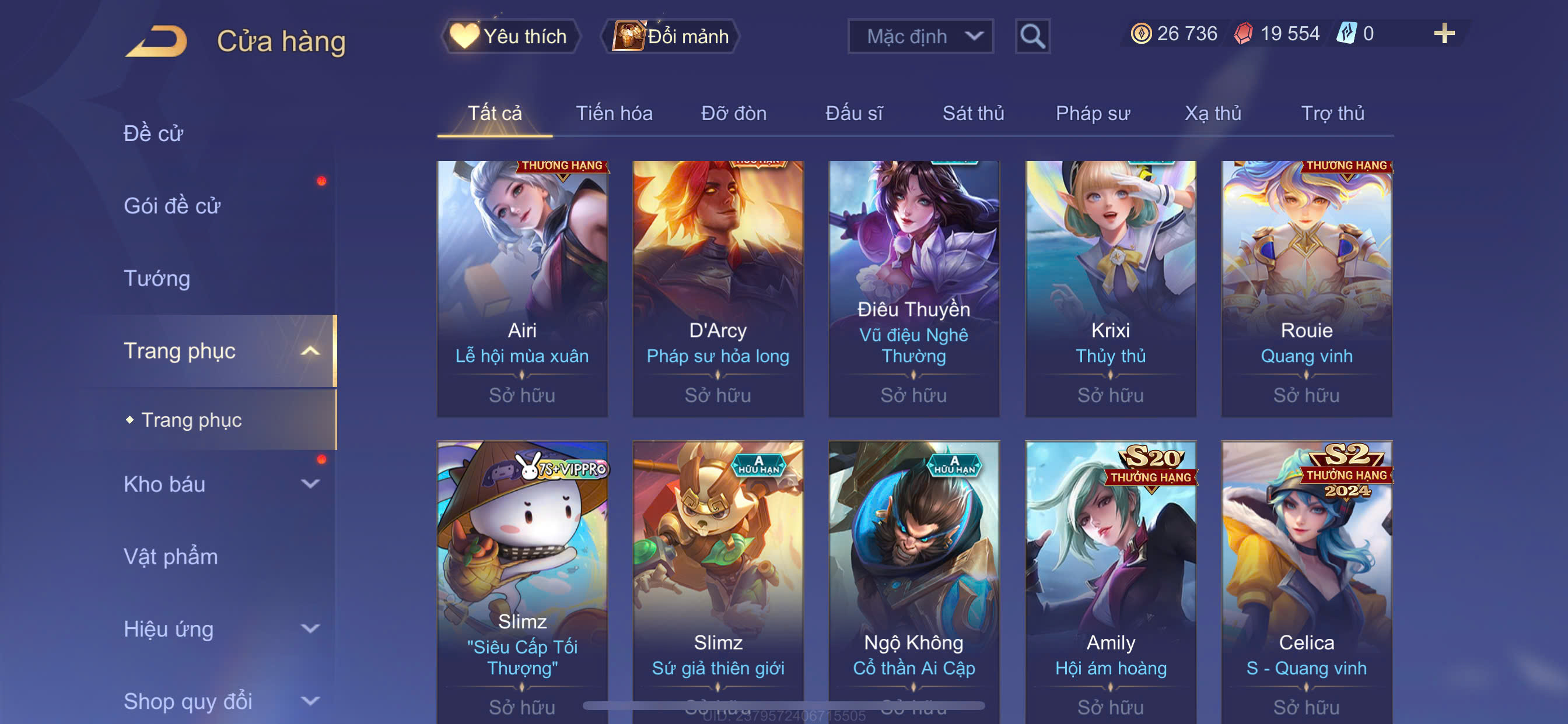The image size is (1568, 724).
Task: Show the Sát thủ category tab
Action: [972, 113]
